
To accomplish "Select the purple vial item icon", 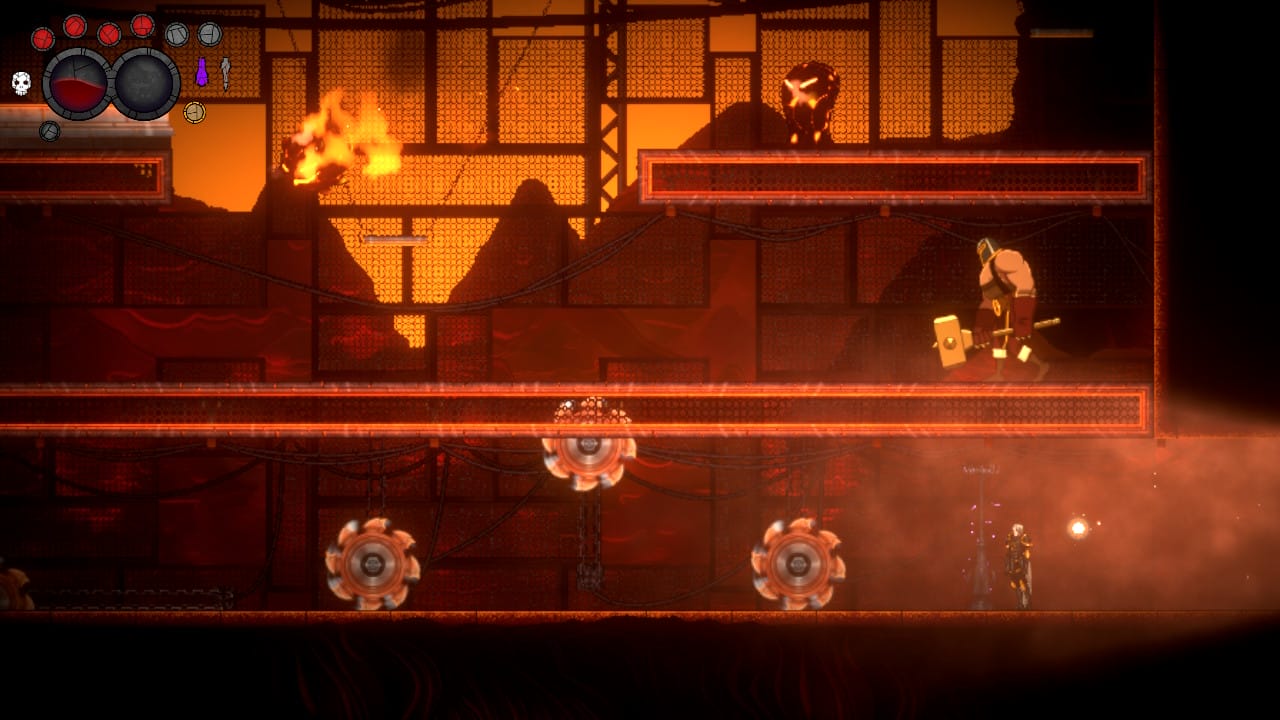I will pyautogui.click(x=201, y=72).
